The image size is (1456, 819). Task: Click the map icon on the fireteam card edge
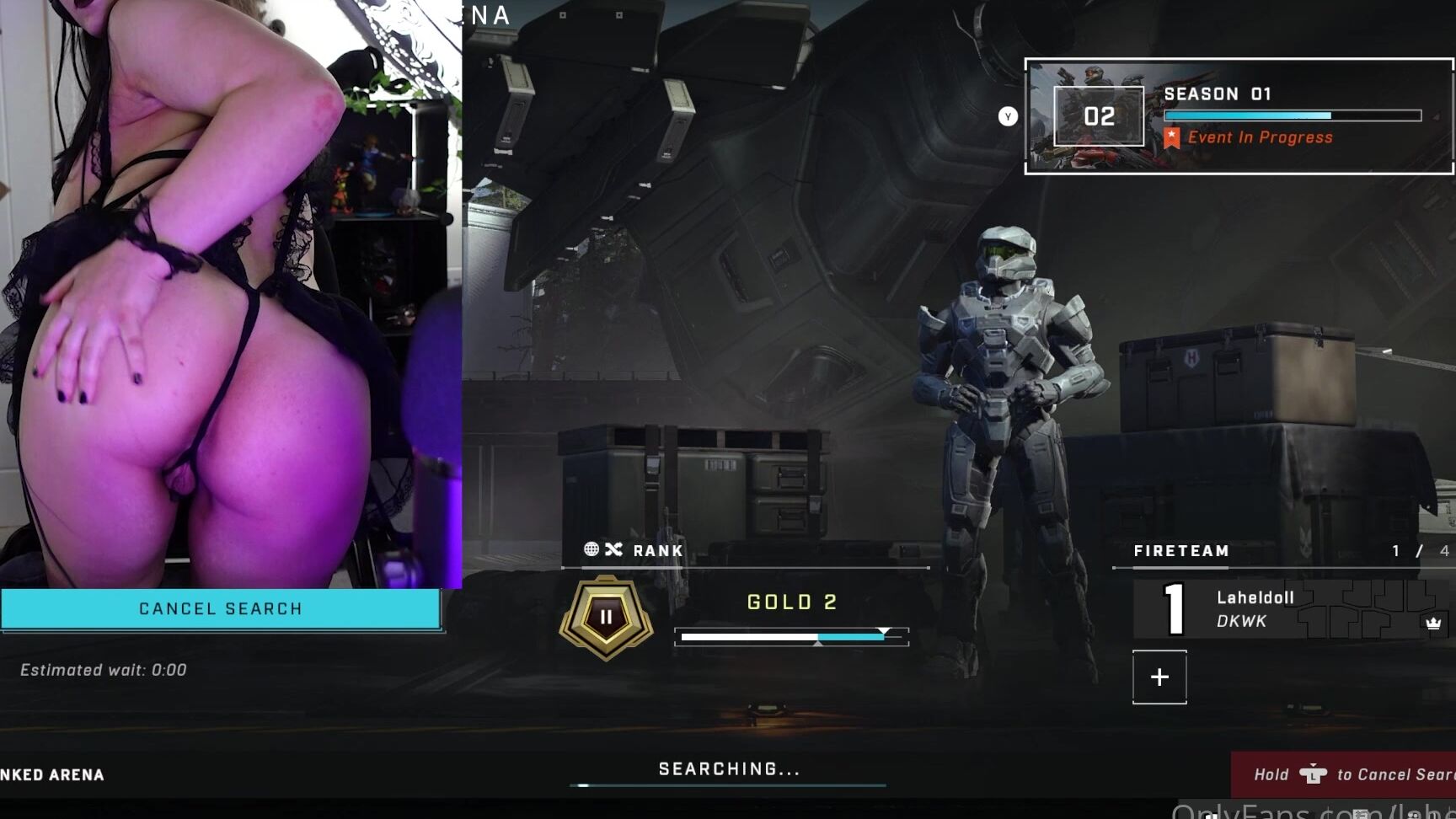click(x=1357, y=608)
